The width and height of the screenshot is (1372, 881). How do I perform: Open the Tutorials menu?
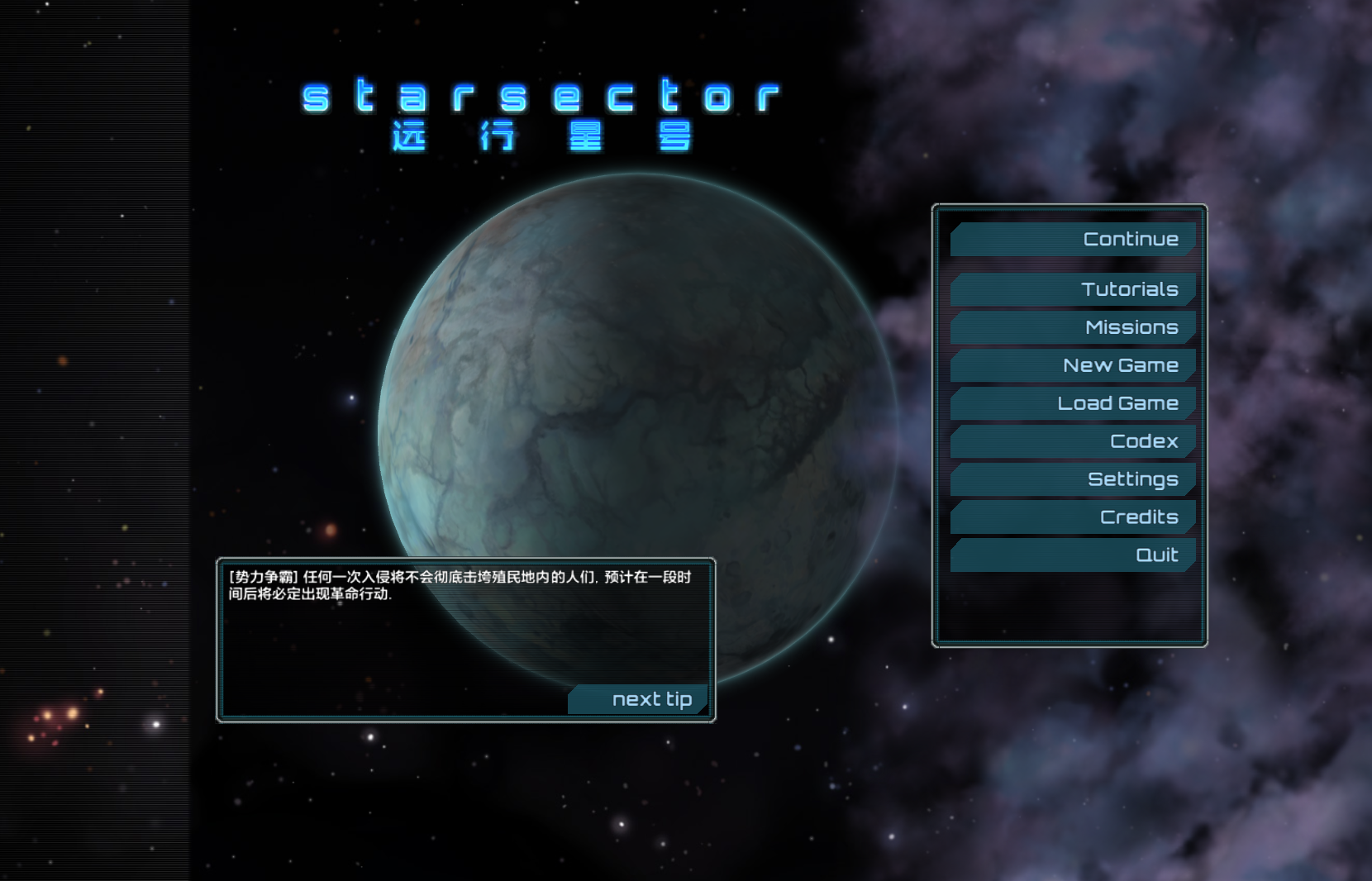[x=1073, y=289]
